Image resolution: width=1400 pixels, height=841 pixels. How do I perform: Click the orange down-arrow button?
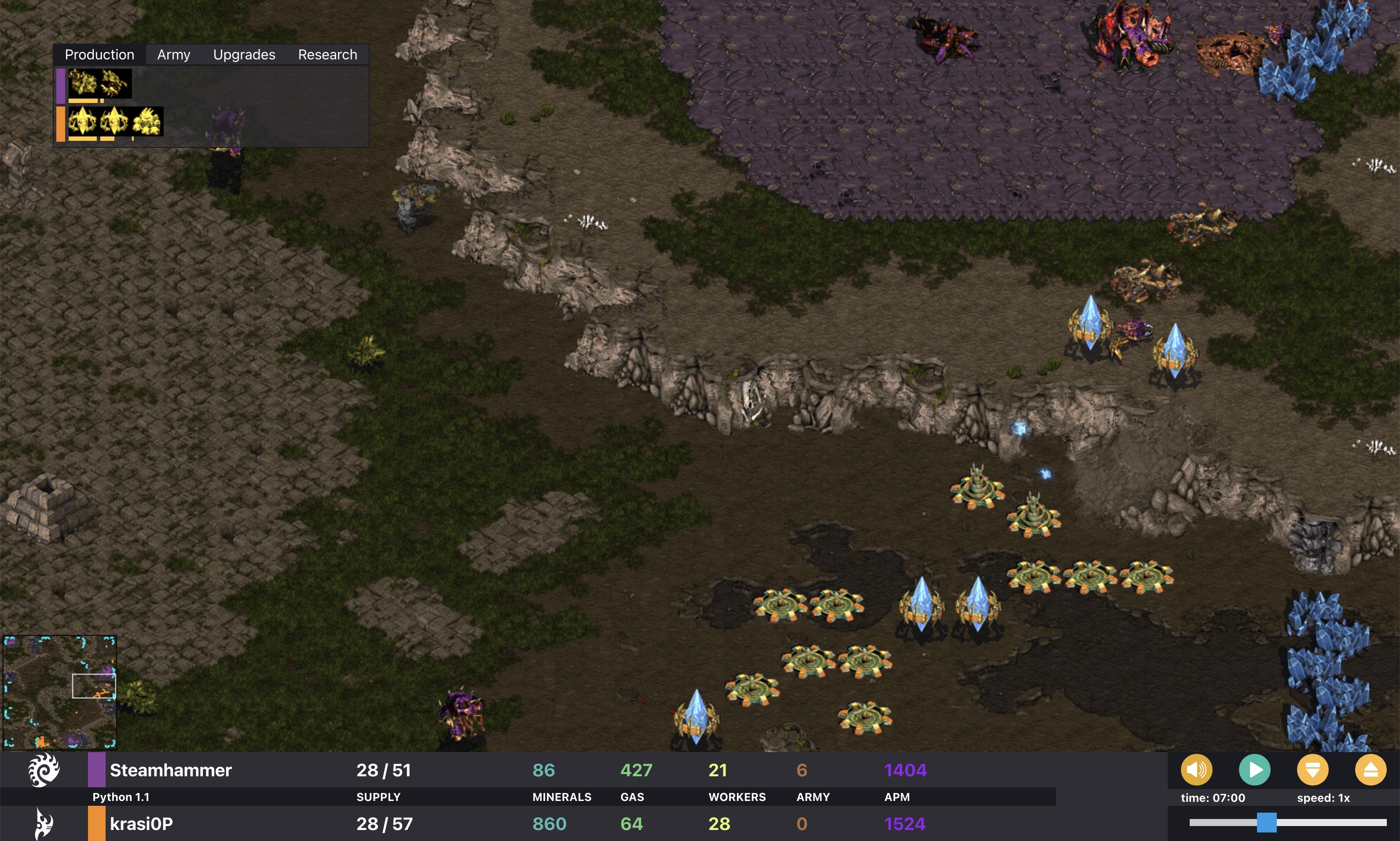point(1312,770)
